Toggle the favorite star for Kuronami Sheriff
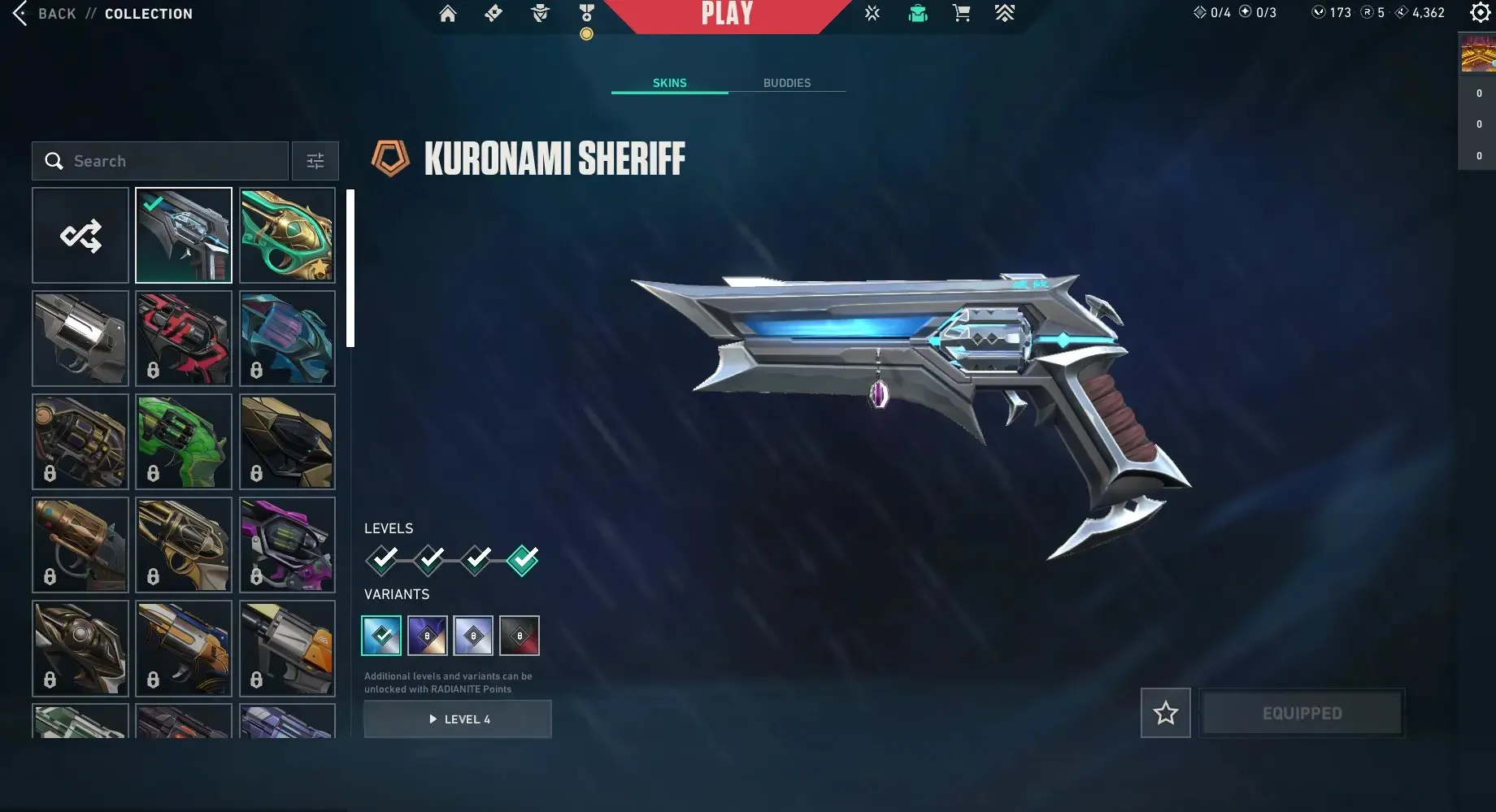The width and height of the screenshot is (1496, 812). 1165,712
